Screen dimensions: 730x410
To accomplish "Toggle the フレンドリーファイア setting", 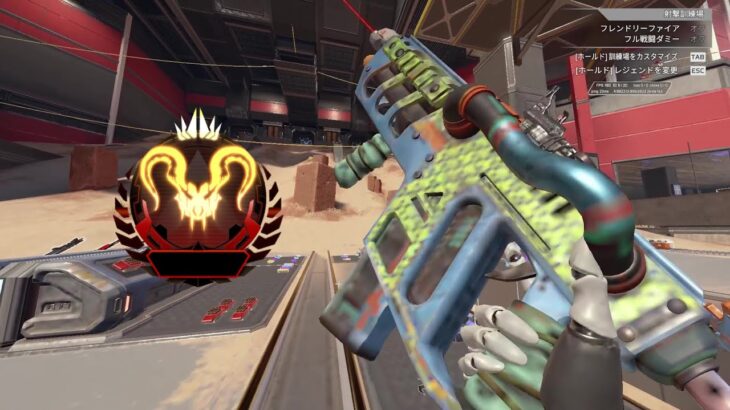I will (x=640, y=29).
